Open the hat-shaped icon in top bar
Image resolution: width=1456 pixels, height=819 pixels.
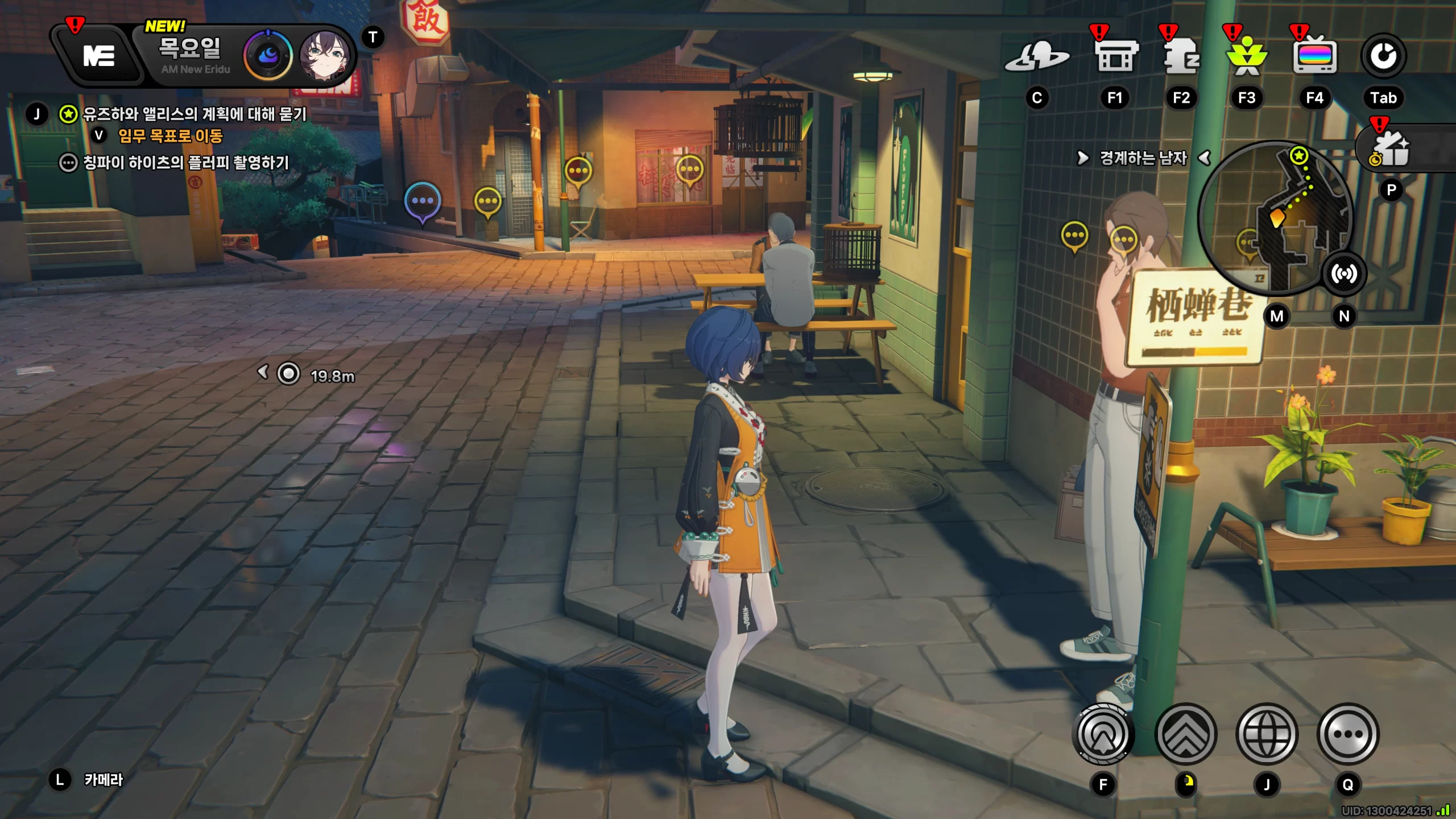click(x=1037, y=57)
